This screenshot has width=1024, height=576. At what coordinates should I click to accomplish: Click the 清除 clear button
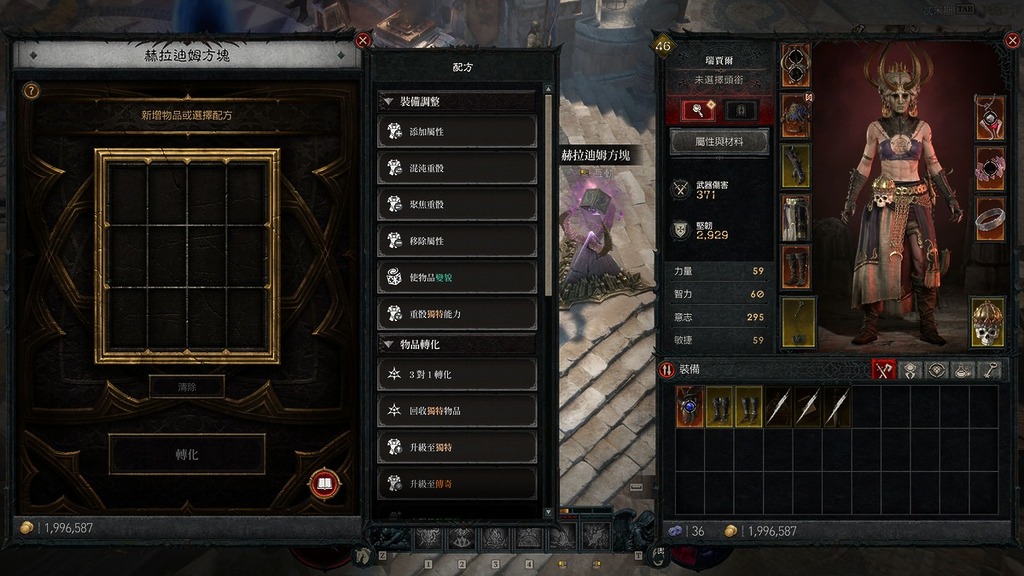click(187, 387)
